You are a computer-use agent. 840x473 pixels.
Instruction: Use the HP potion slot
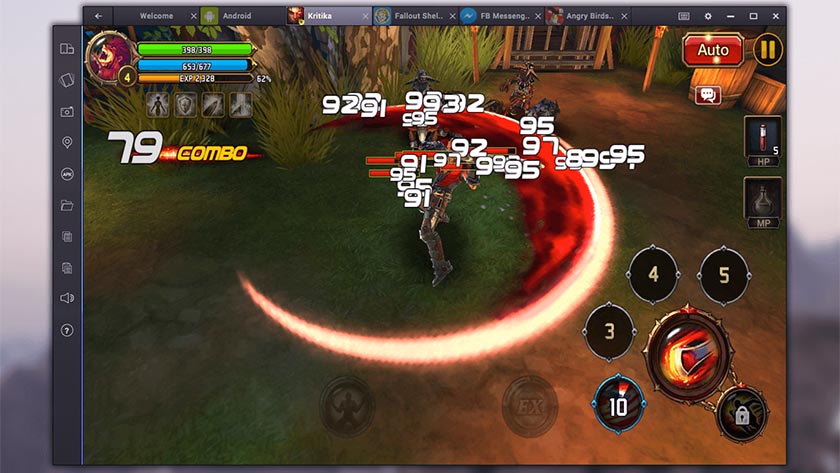(x=762, y=141)
